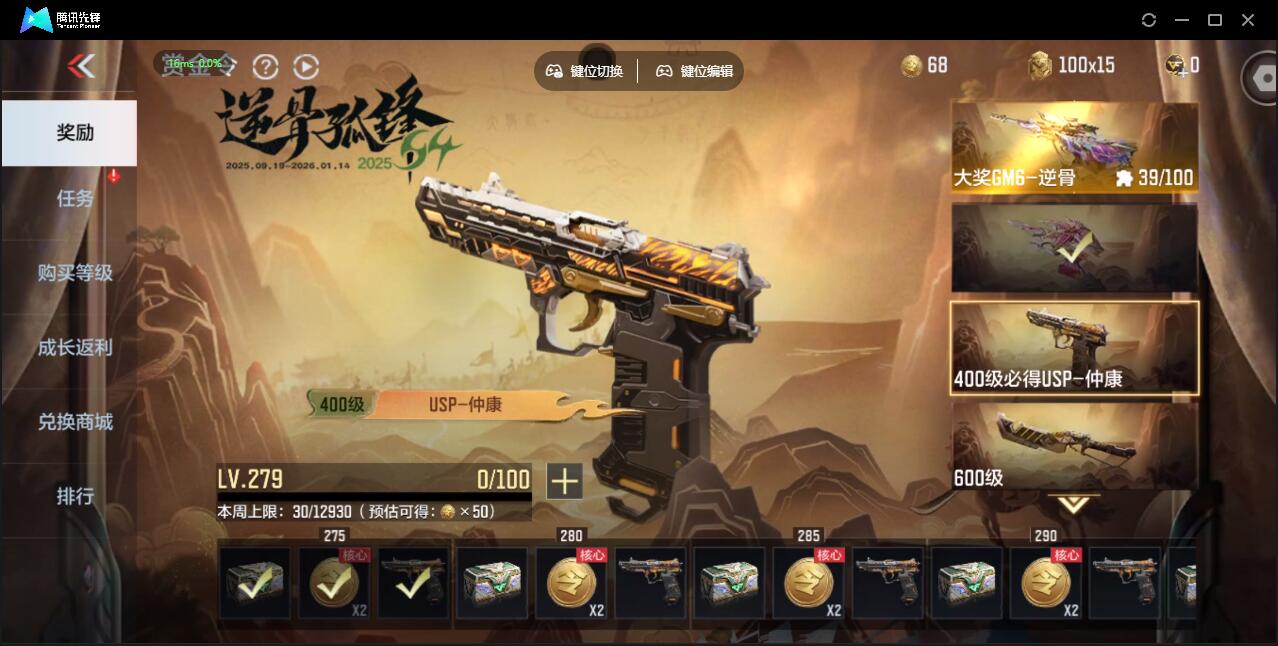
Task: Switch to the 兑换商城 tab
Action: [75, 422]
